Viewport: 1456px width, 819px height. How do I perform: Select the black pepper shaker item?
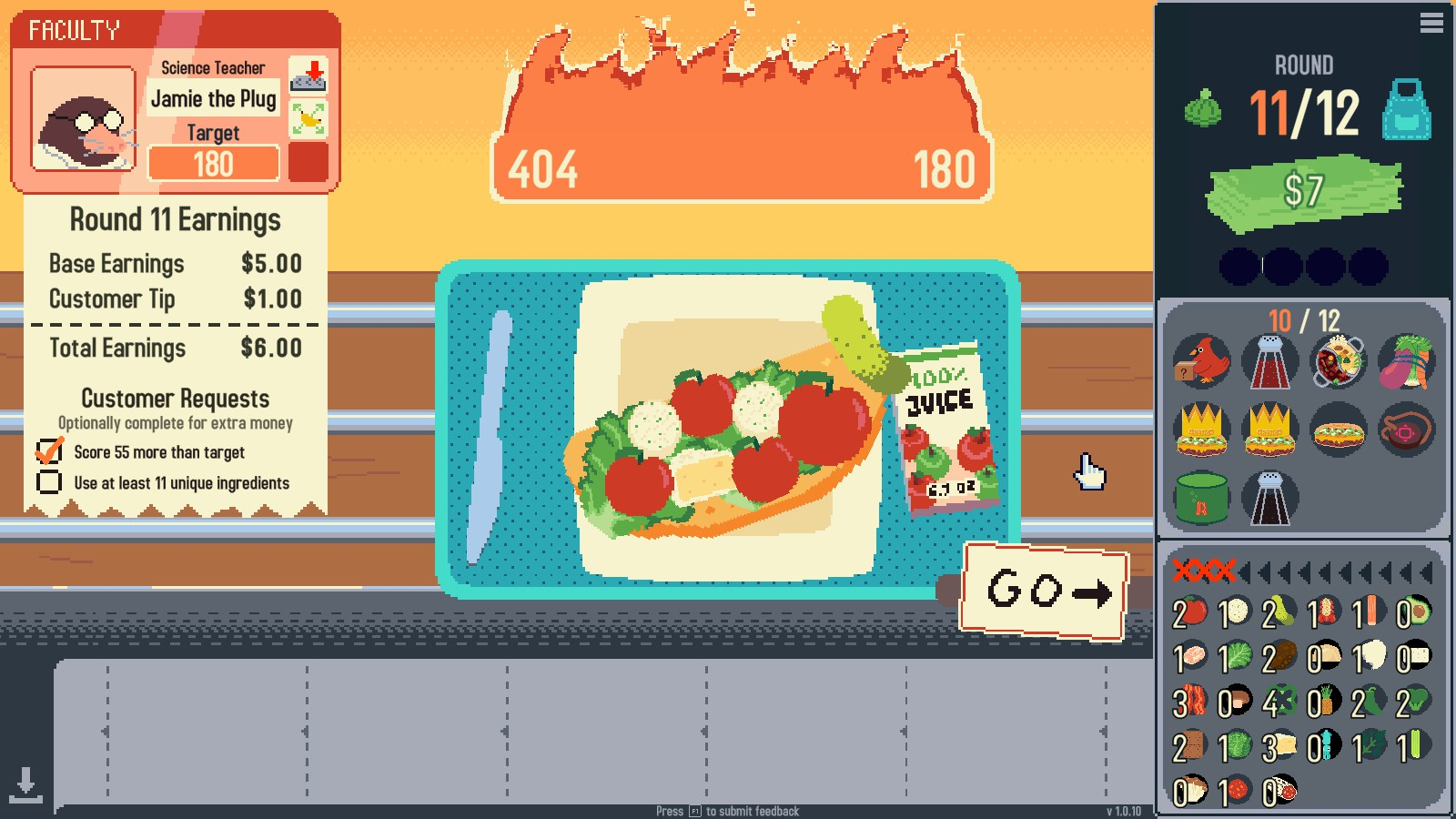tap(1269, 499)
